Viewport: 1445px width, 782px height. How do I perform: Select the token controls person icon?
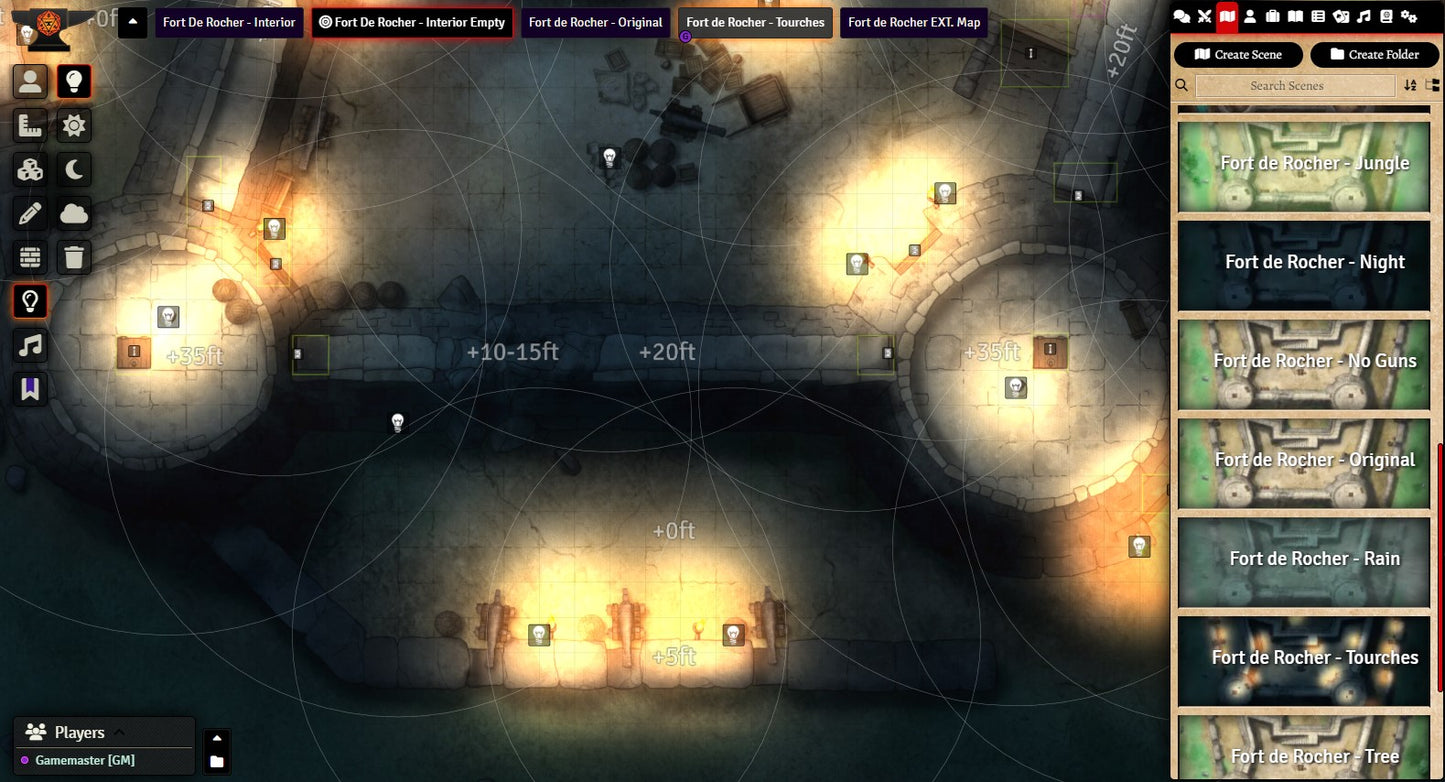pos(30,82)
